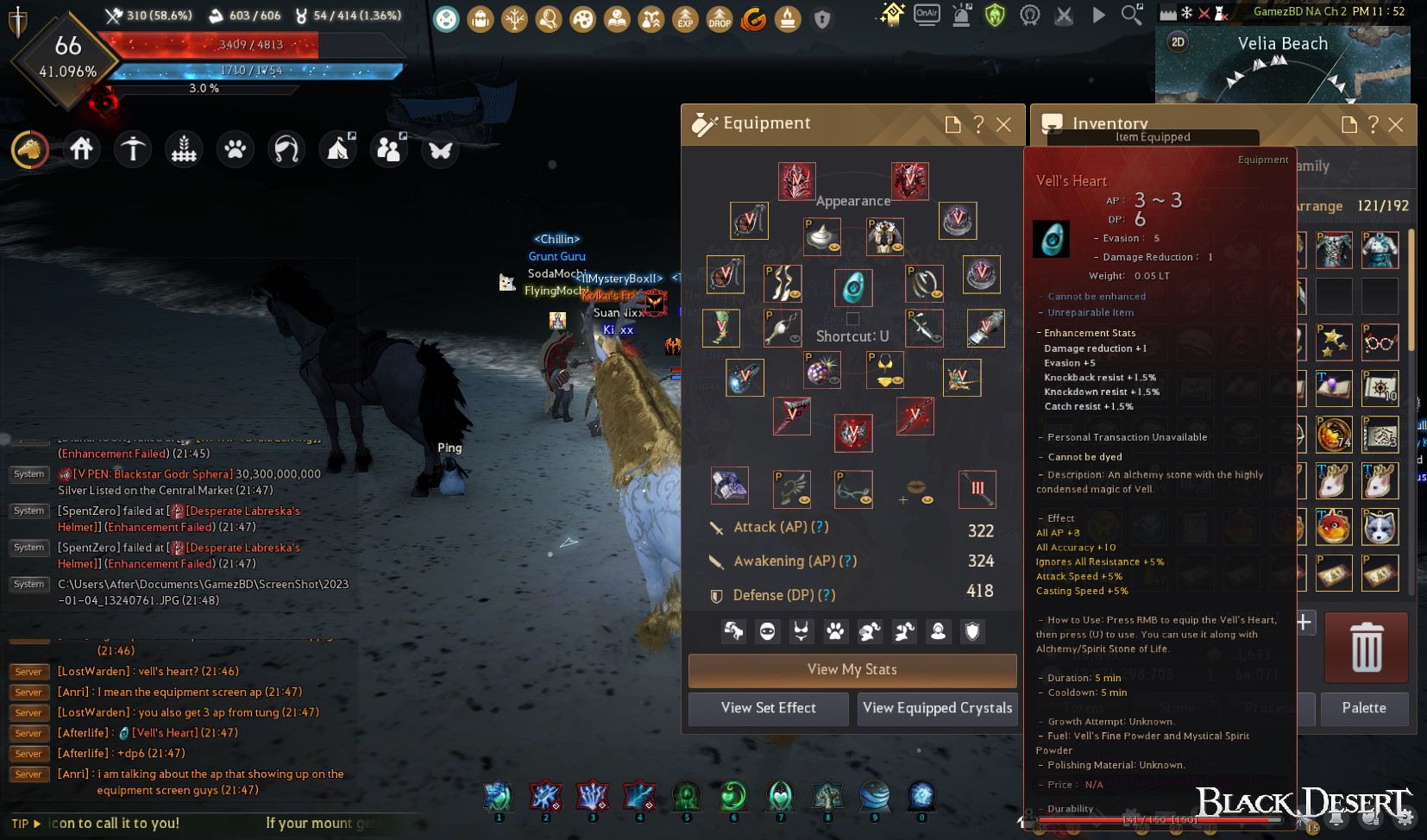Show View Equipped Crystals
Image resolution: width=1427 pixels, height=840 pixels.
(937, 708)
